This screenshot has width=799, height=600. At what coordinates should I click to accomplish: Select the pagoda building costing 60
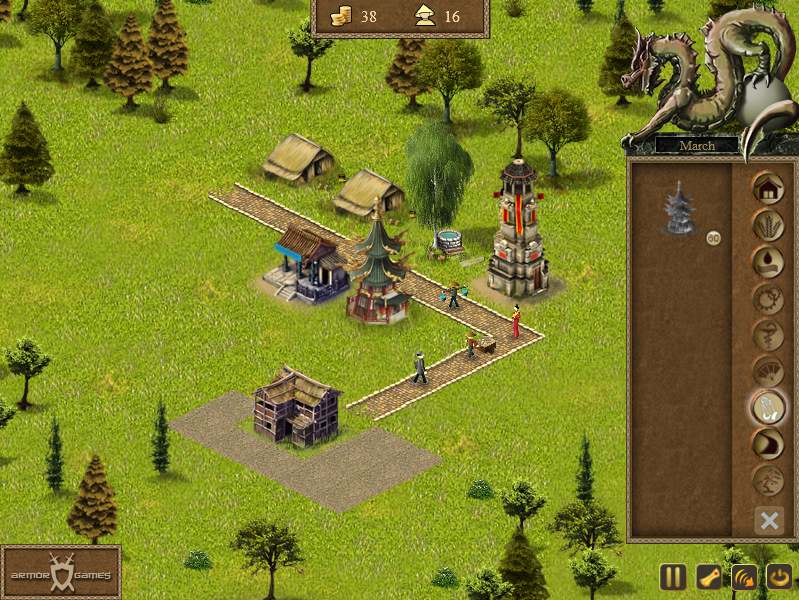pyautogui.click(x=681, y=208)
